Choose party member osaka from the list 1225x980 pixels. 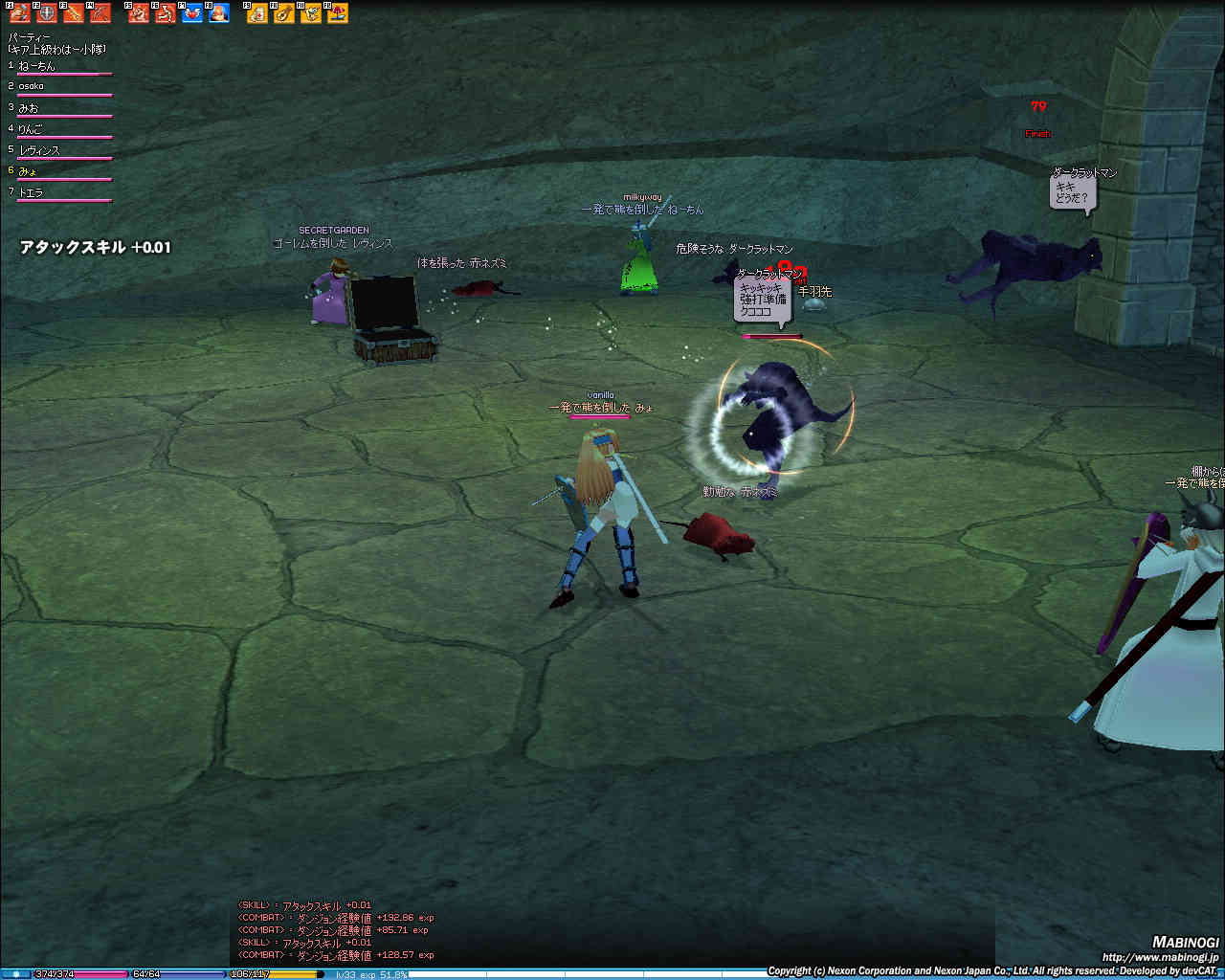[32, 86]
